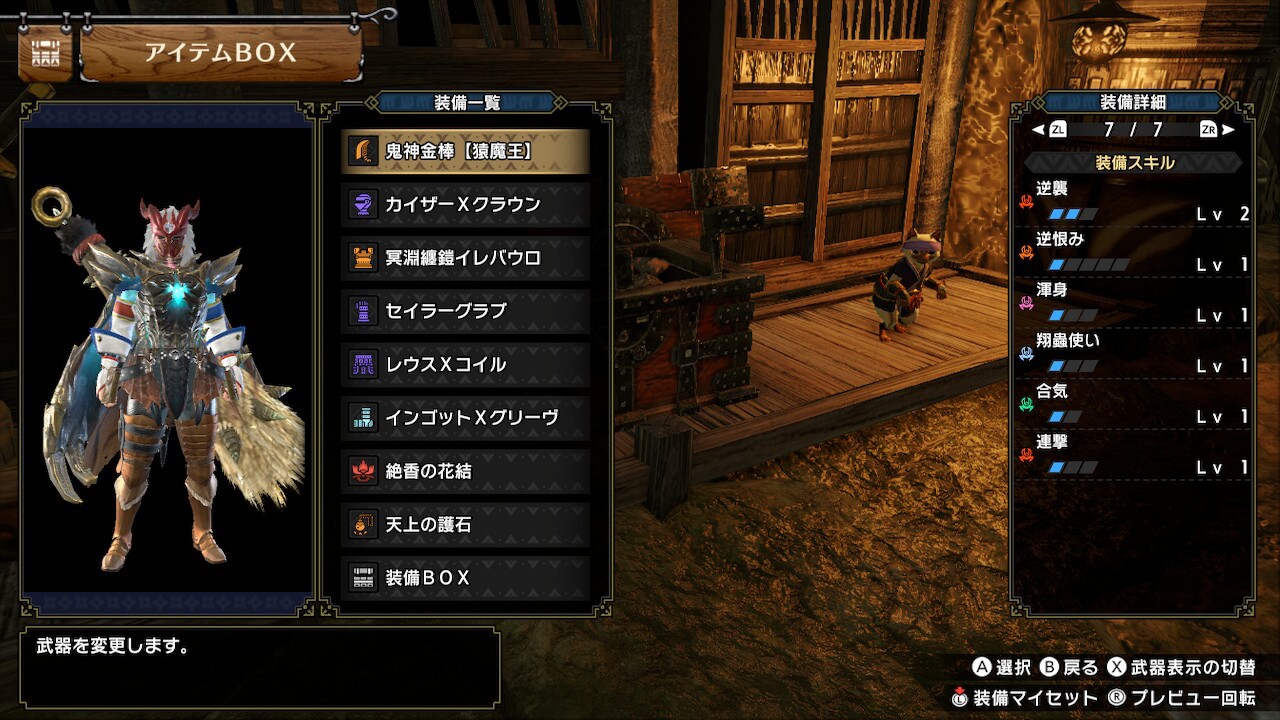Choose the インゴットXグリーヴ leg armor
The height and width of the screenshot is (720, 1280).
coord(465,417)
